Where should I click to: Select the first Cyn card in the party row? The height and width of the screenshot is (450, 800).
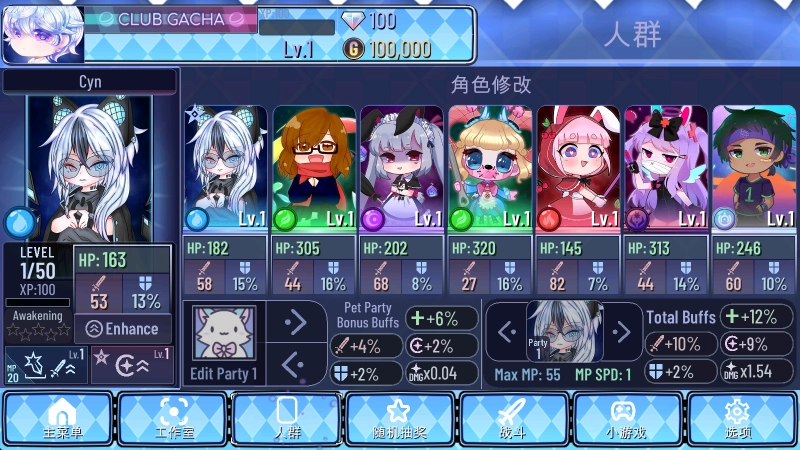[226, 168]
